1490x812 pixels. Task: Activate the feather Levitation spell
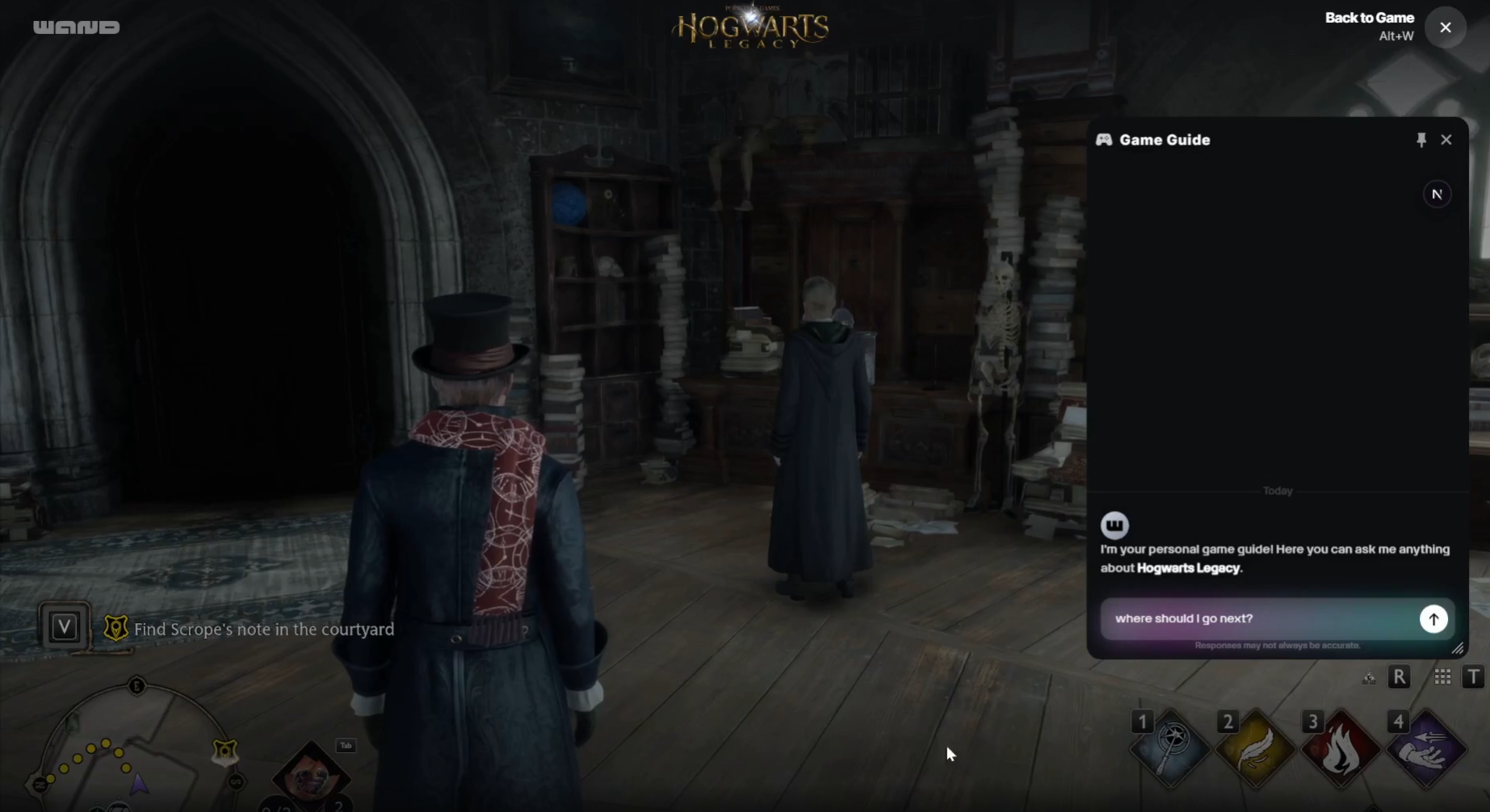(x=1256, y=747)
